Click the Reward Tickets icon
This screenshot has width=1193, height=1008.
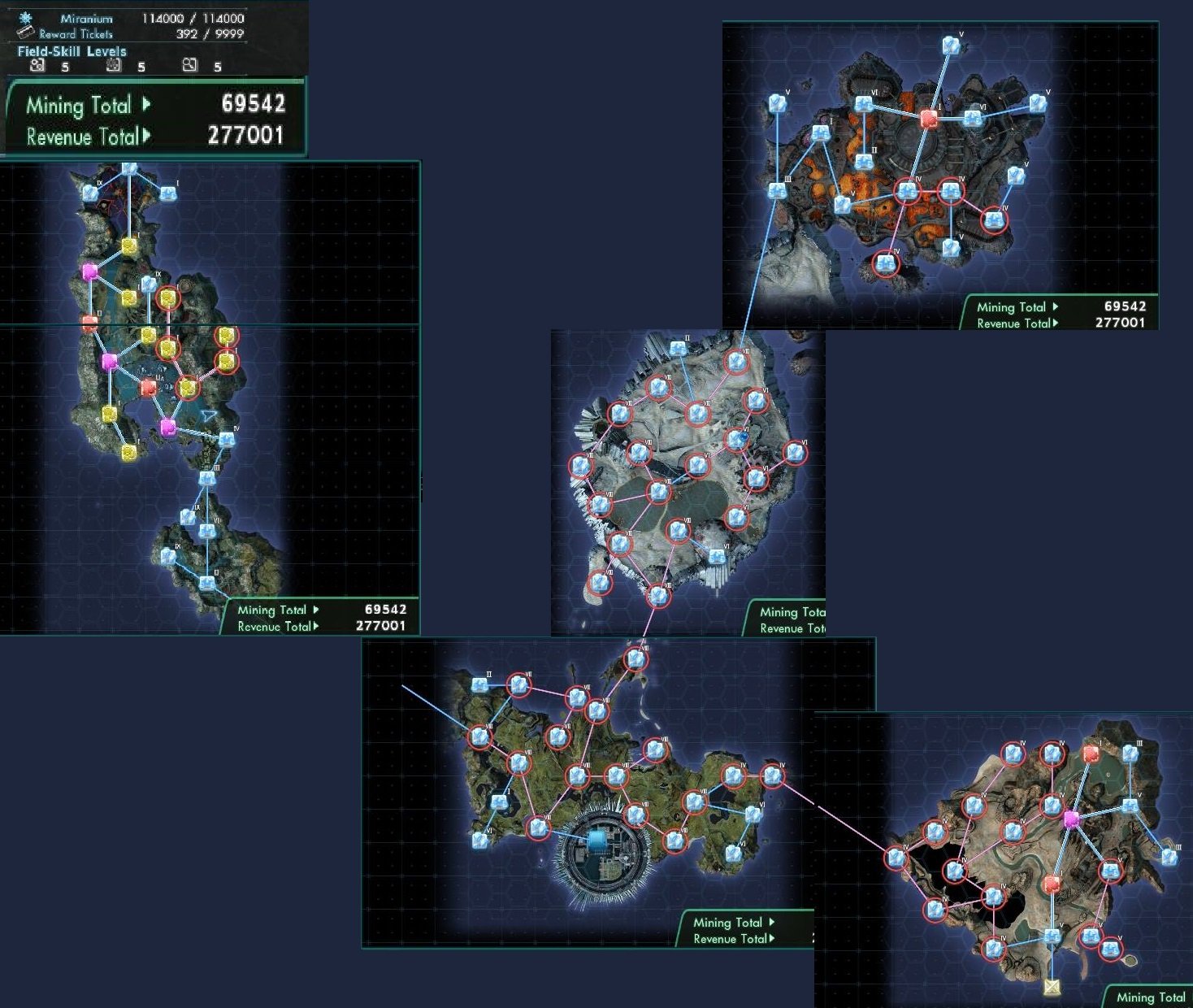27,33
